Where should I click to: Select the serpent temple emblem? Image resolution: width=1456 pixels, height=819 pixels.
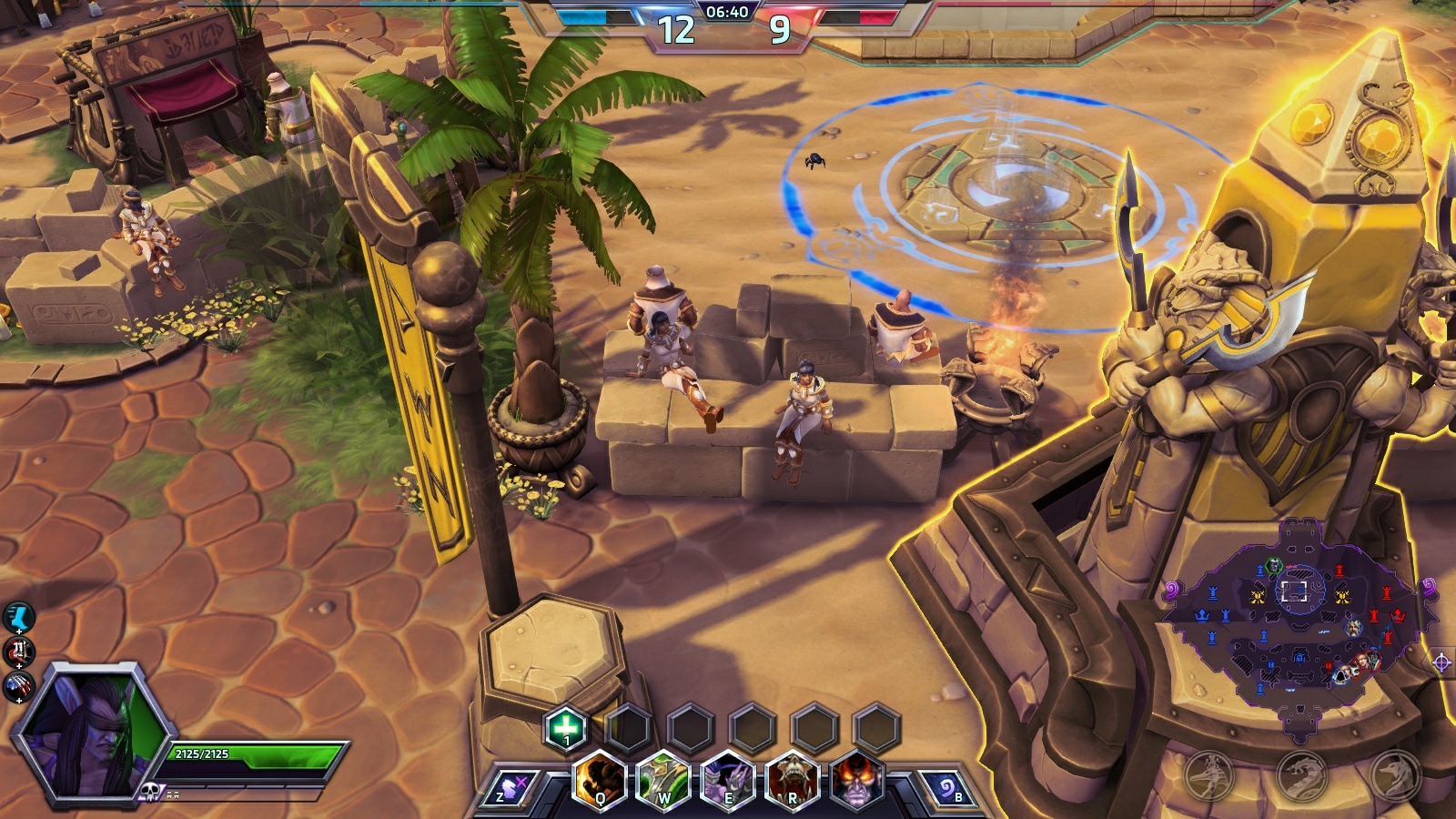[x=1302, y=774]
